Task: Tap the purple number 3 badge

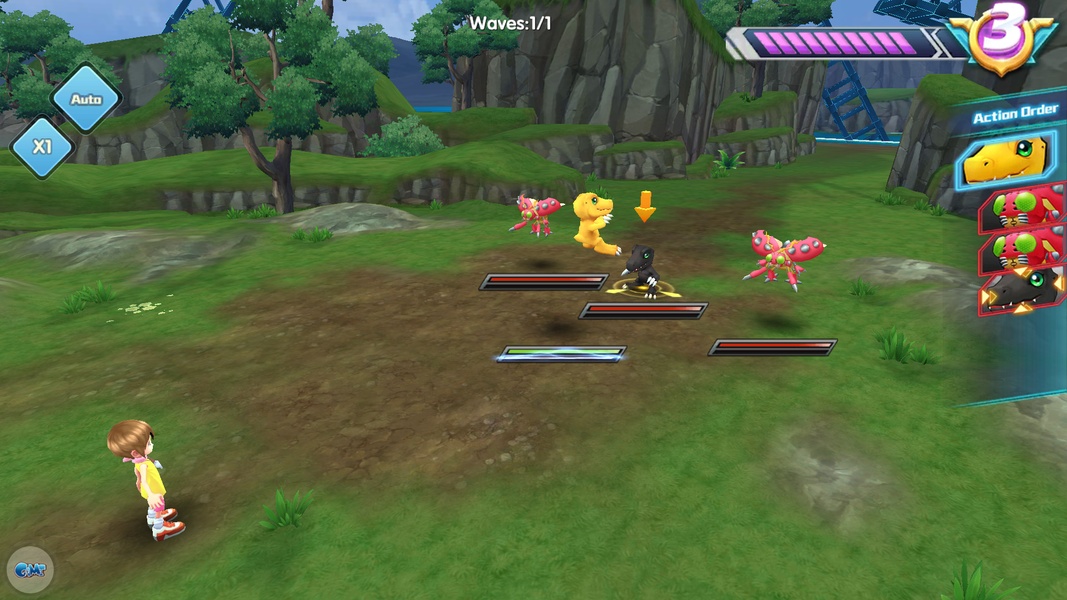Action: pyautogui.click(x=1003, y=39)
